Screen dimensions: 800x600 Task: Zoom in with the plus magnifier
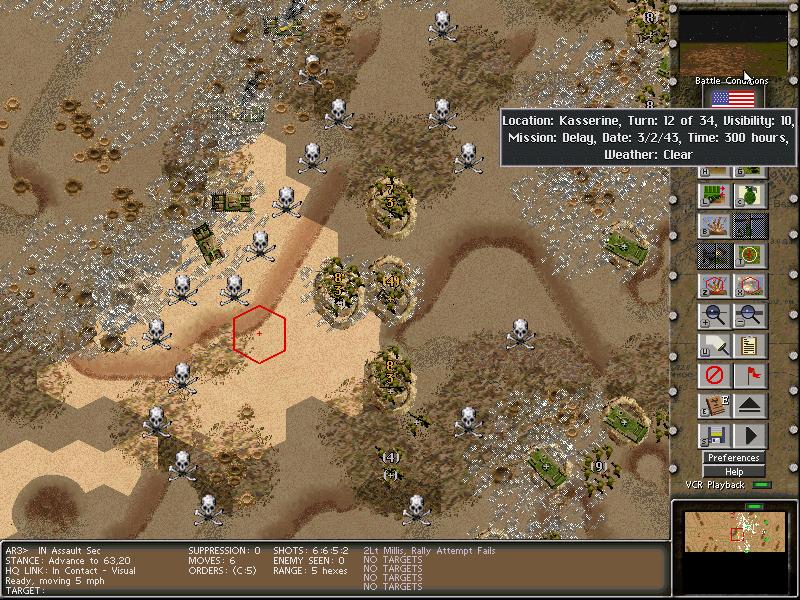click(x=715, y=316)
